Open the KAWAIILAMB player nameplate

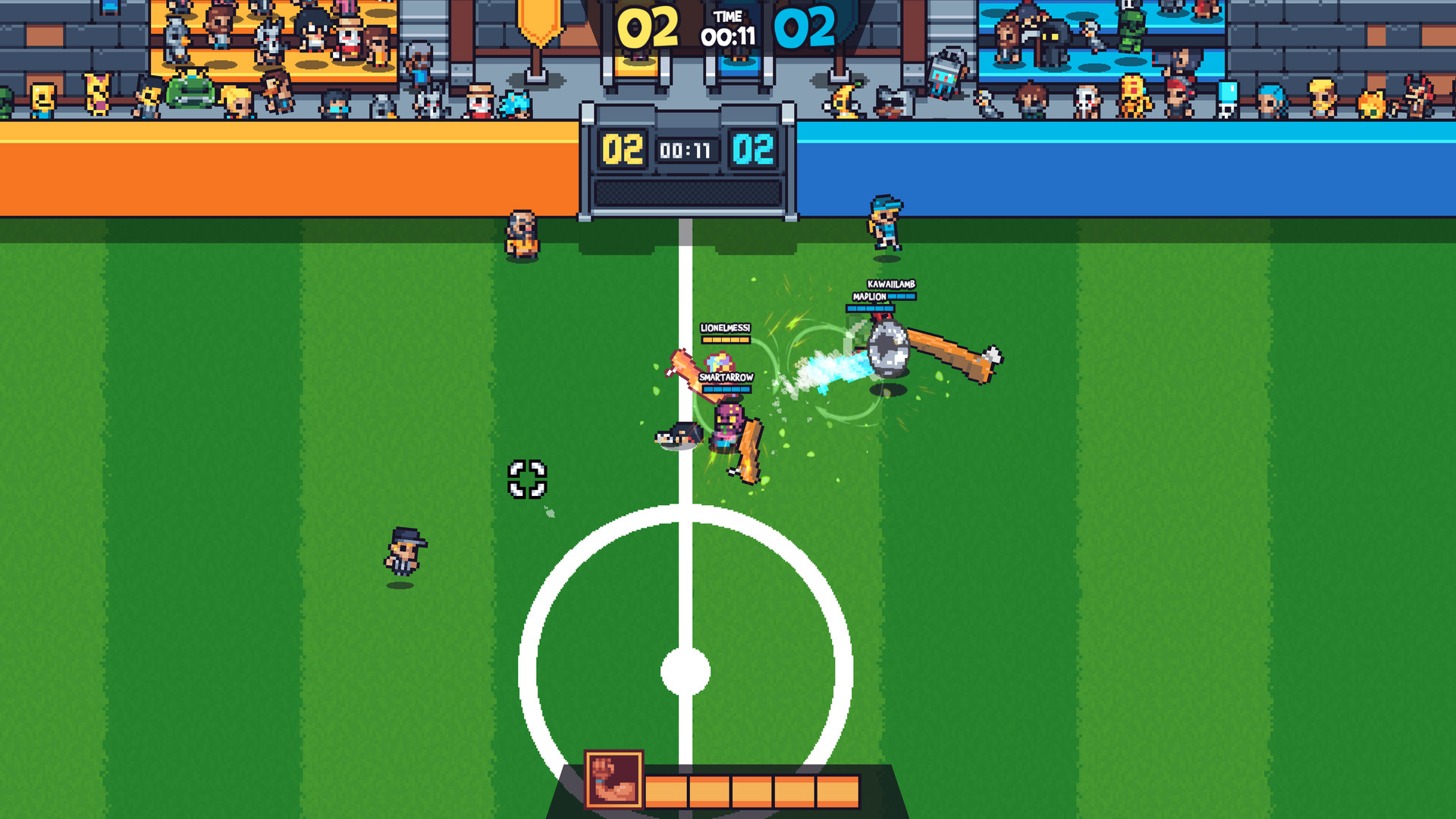892,284
